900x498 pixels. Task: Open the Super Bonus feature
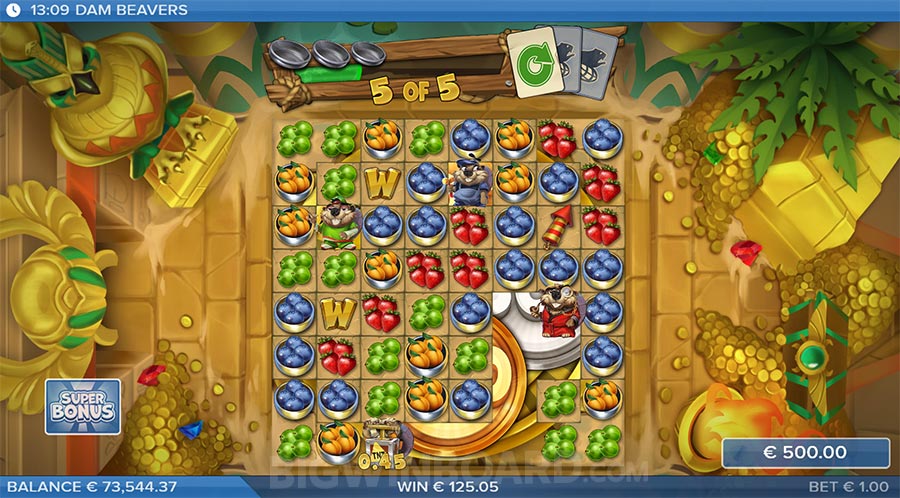coord(82,406)
